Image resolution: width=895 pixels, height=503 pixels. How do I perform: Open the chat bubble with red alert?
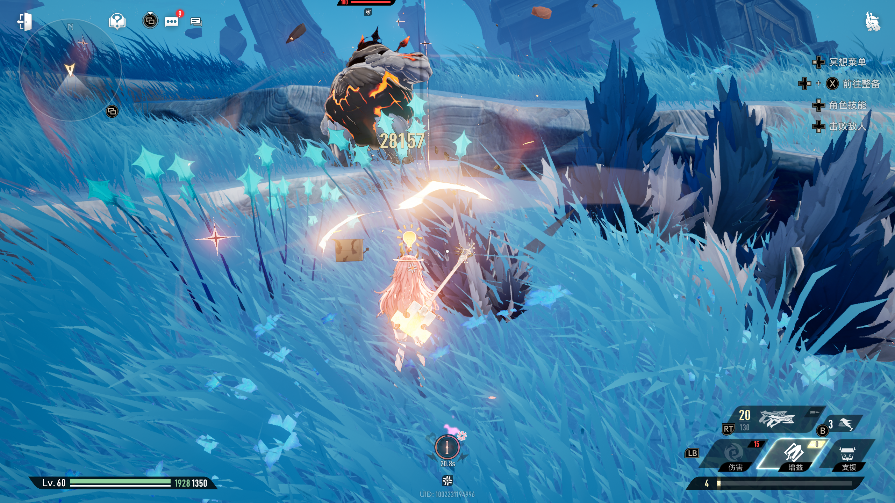tap(171, 20)
